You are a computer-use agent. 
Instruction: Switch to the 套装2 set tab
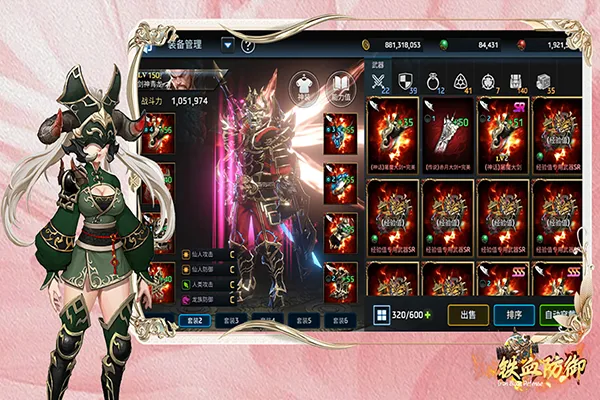(x=195, y=320)
